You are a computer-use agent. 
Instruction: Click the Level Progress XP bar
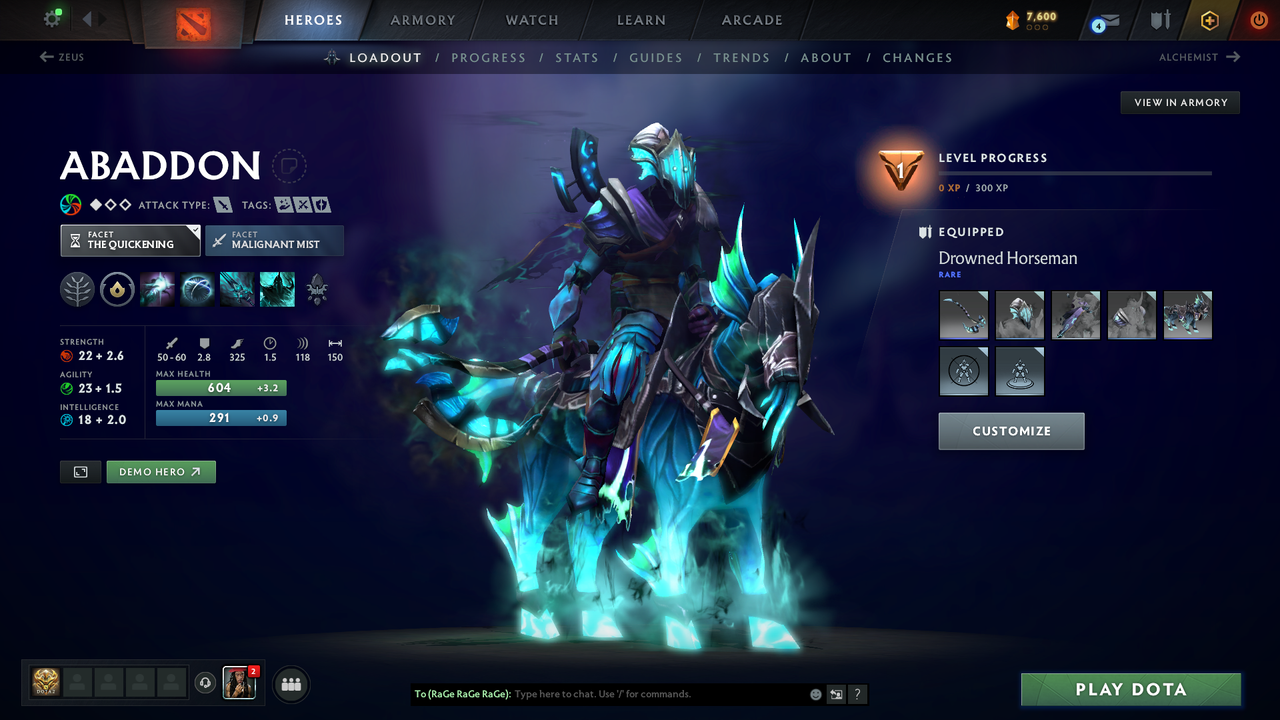1077,172
